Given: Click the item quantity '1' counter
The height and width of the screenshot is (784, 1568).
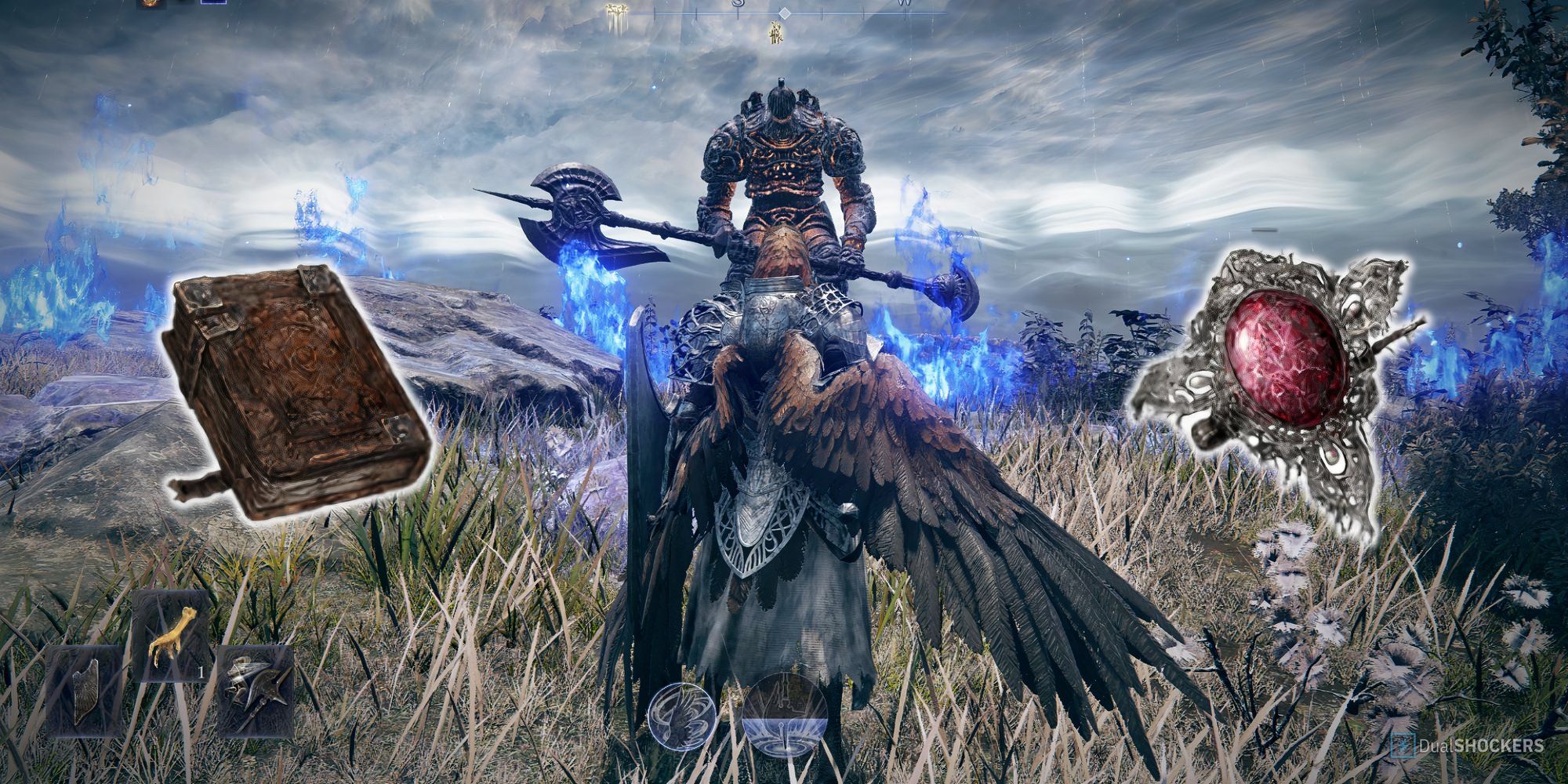Looking at the screenshot, I should [201, 673].
